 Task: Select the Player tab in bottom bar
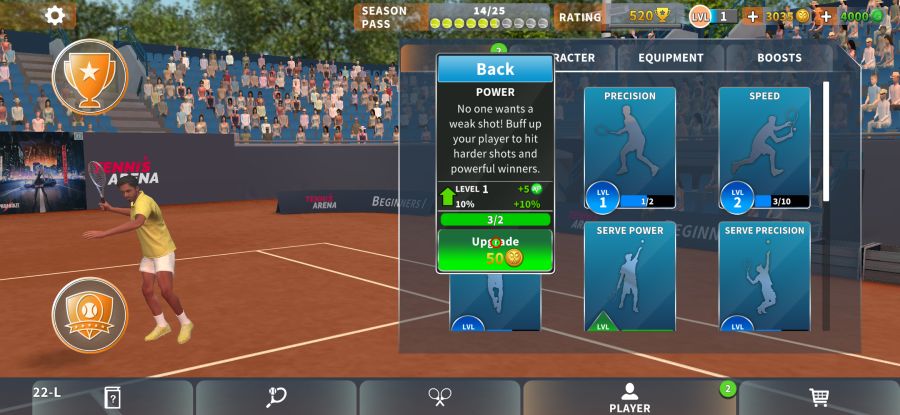(x=629, y=397)
